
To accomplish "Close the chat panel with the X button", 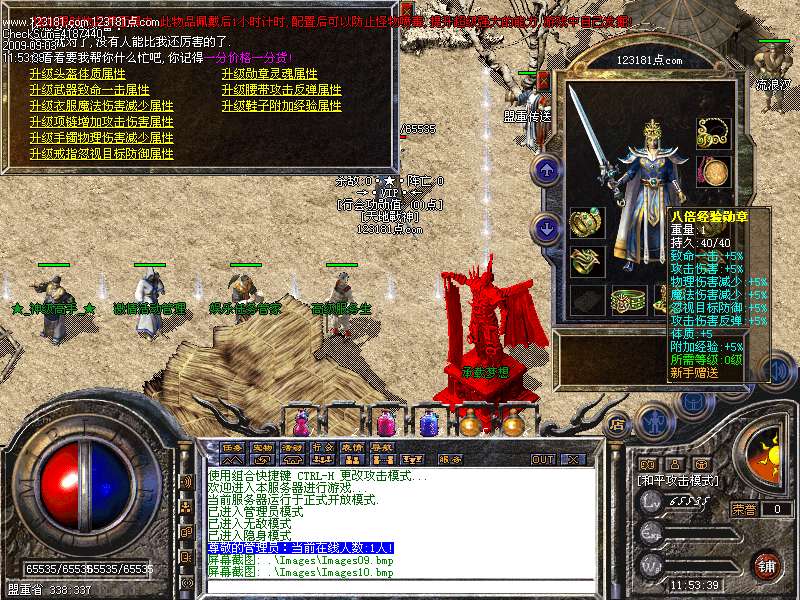I will [x=573, y=460].
